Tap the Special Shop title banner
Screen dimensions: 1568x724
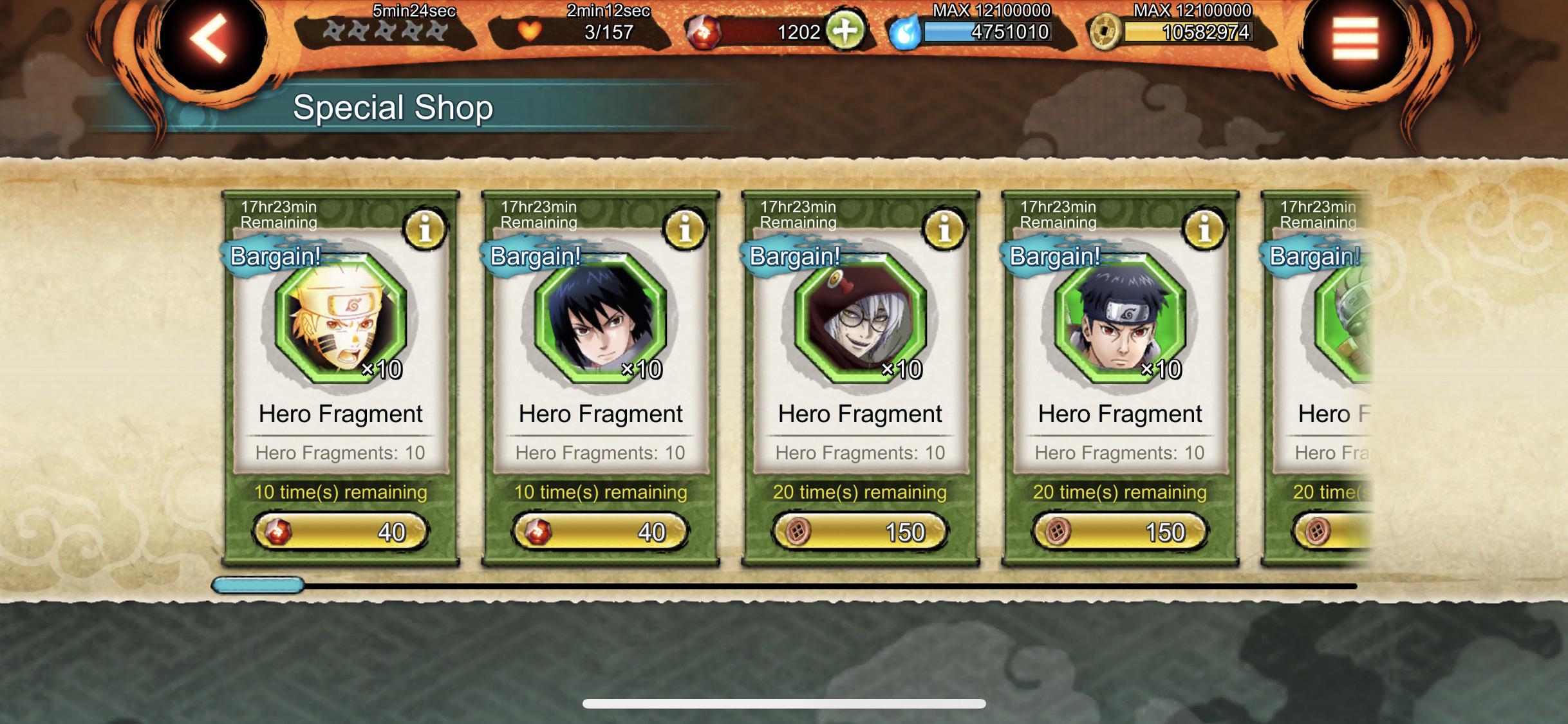tap(393, 107)
